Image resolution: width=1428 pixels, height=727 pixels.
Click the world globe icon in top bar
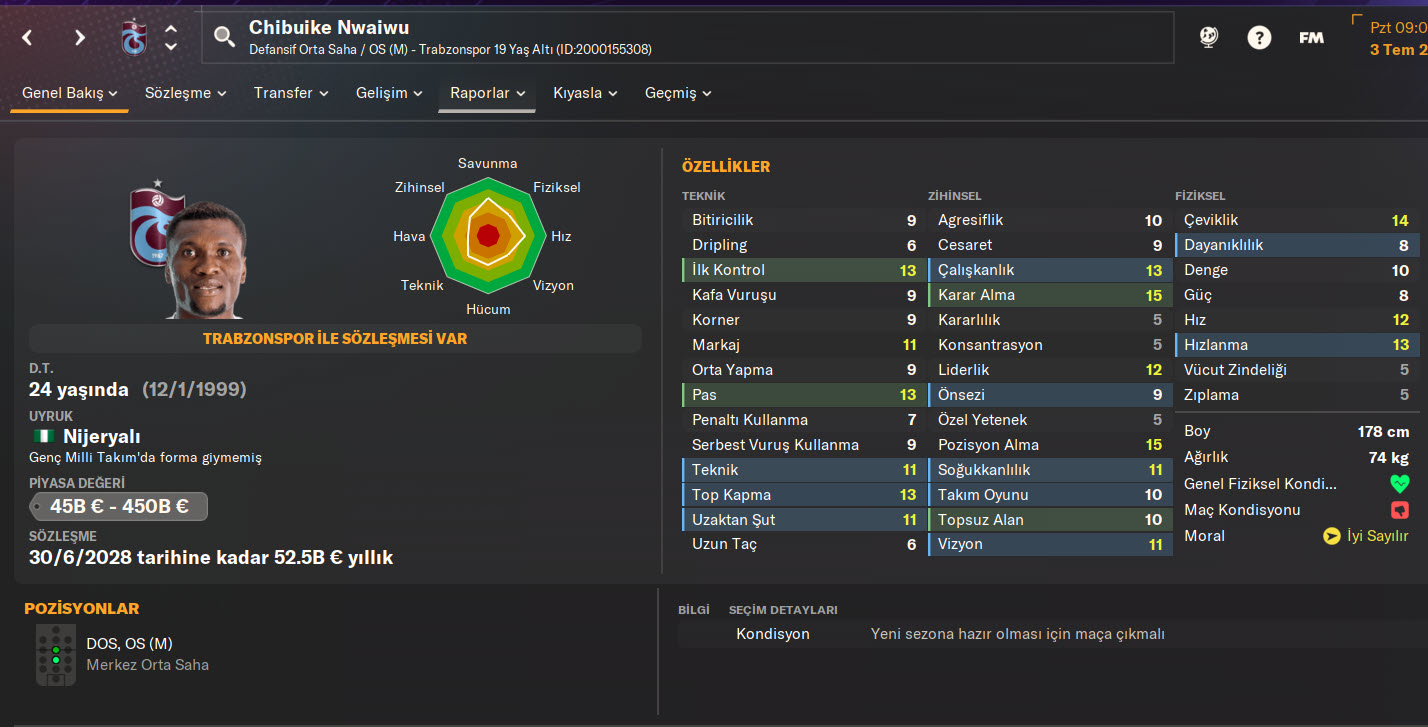(x=1209, y=38)
